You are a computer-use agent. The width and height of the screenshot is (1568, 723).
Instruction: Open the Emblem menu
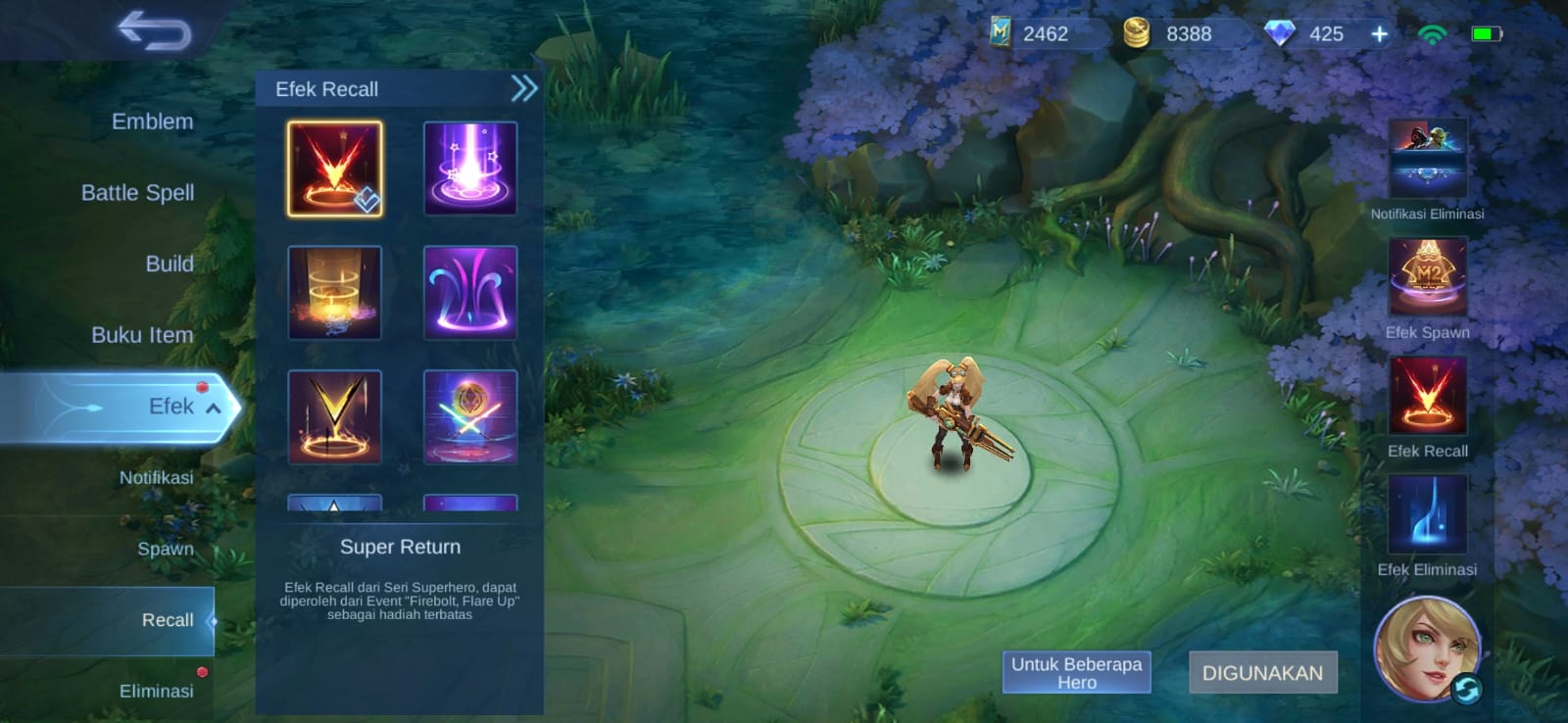coord(152,121)
